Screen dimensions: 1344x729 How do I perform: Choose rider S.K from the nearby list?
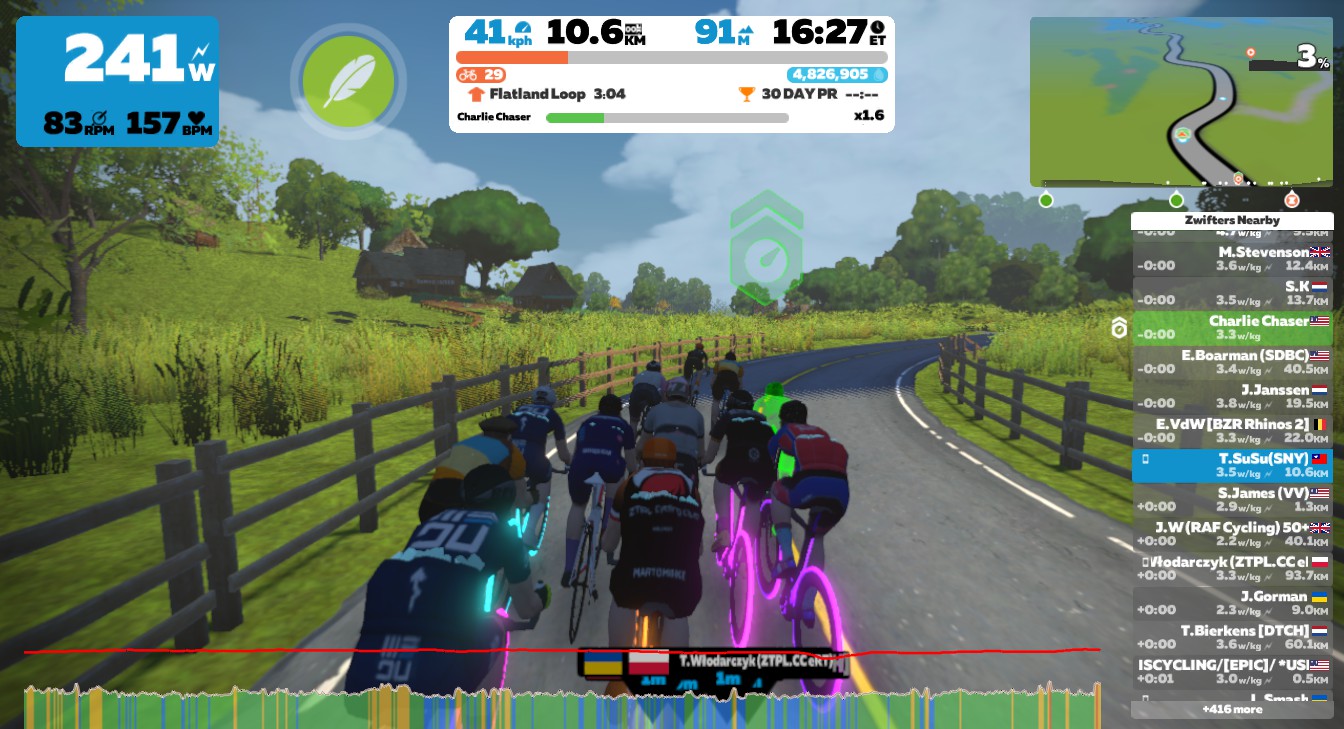(1232, 293)
